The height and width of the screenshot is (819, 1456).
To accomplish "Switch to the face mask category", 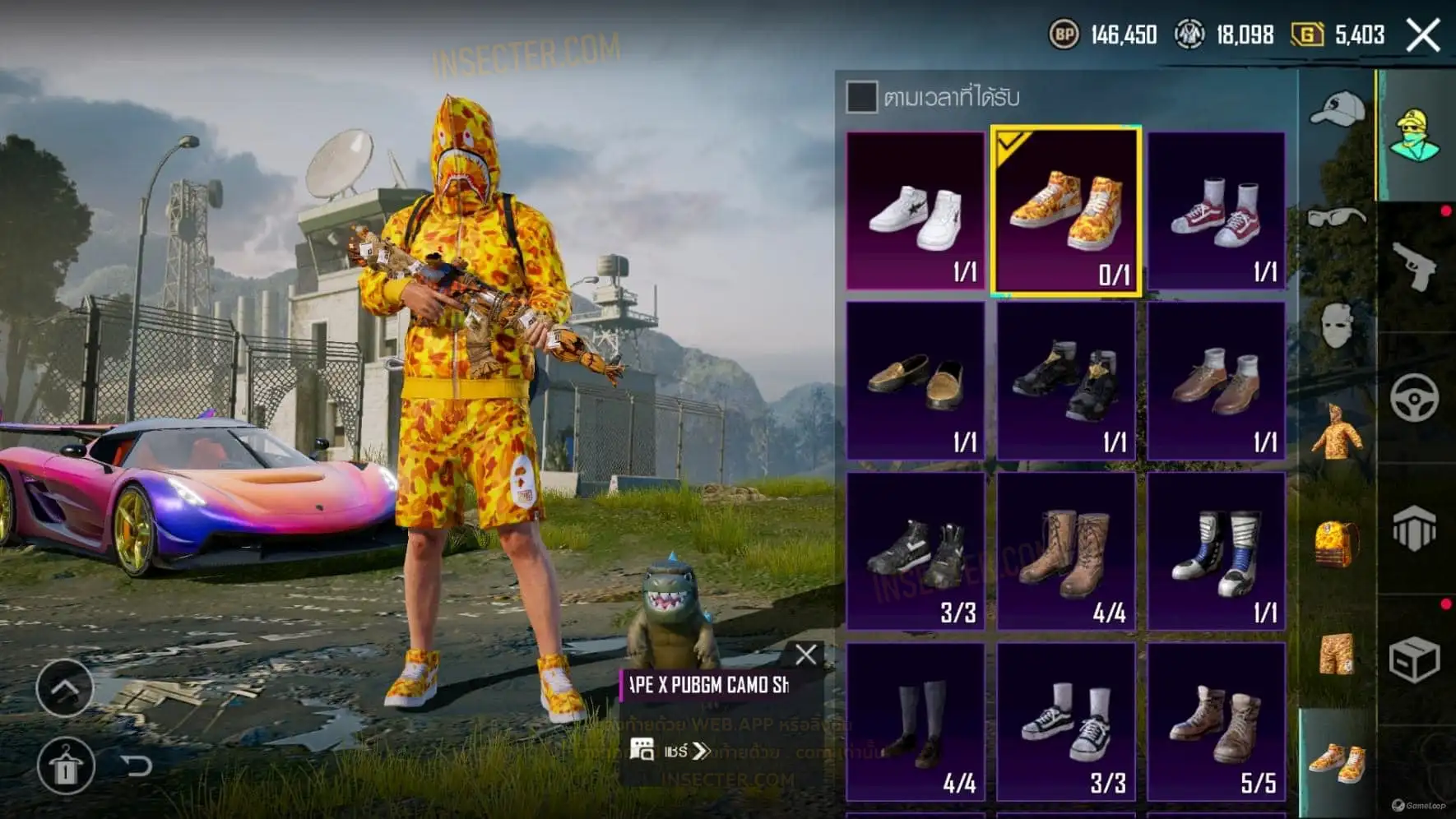I will [1337, 325].
